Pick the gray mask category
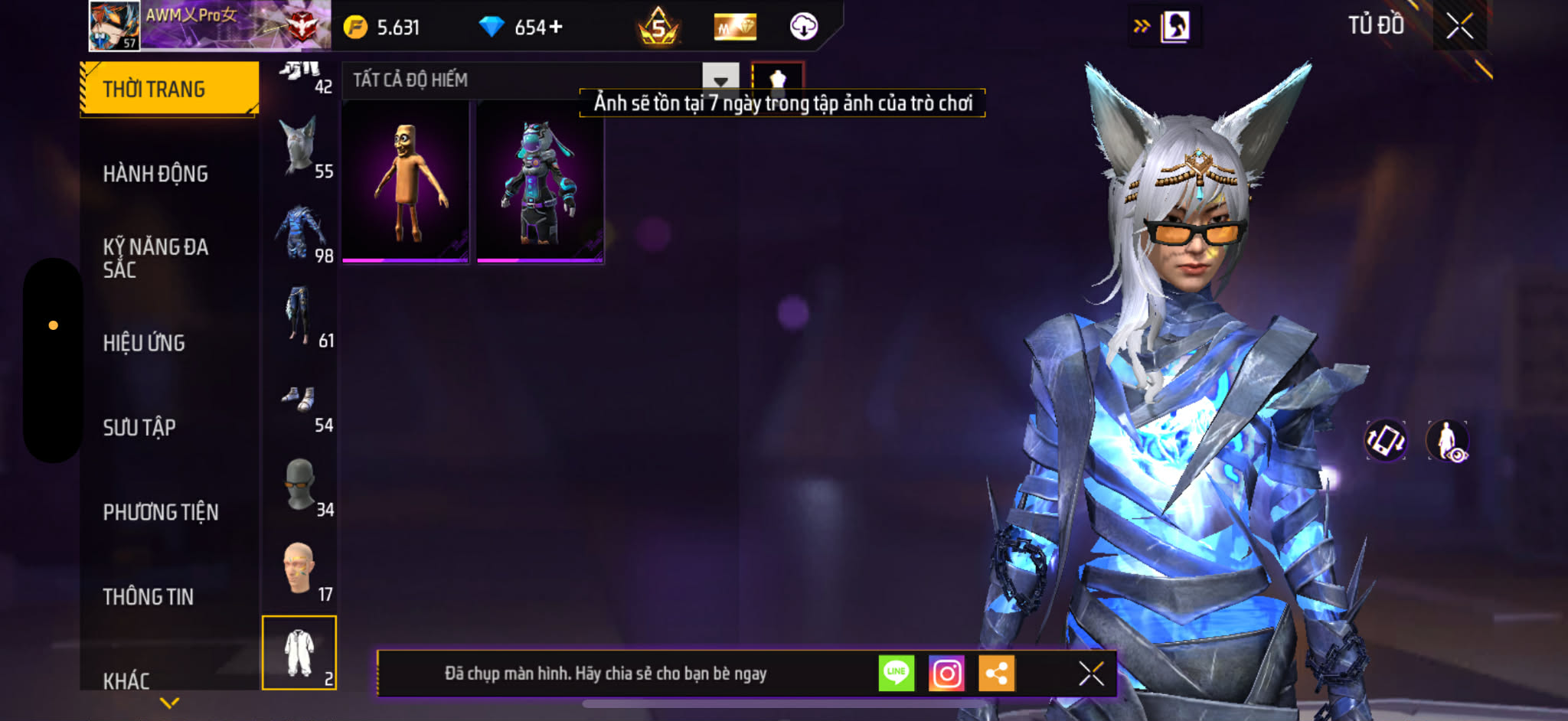This screenshot has width=1568, height=721. coord(299,486)
